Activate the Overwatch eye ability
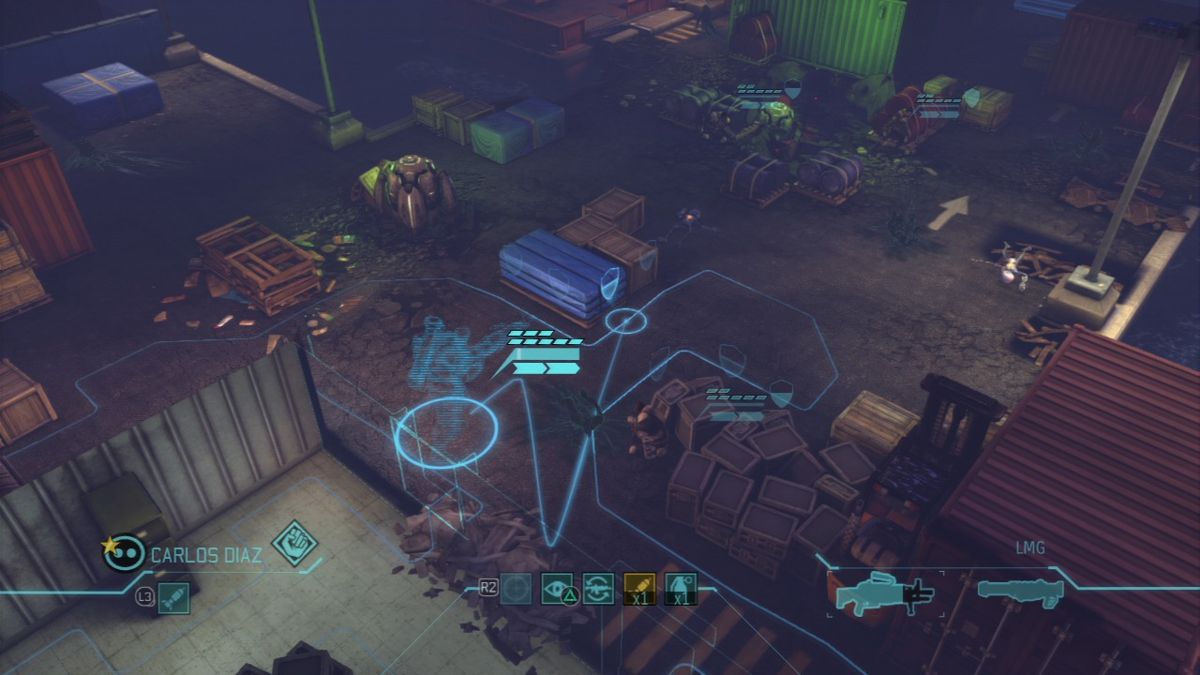 (x=557, y=589)
